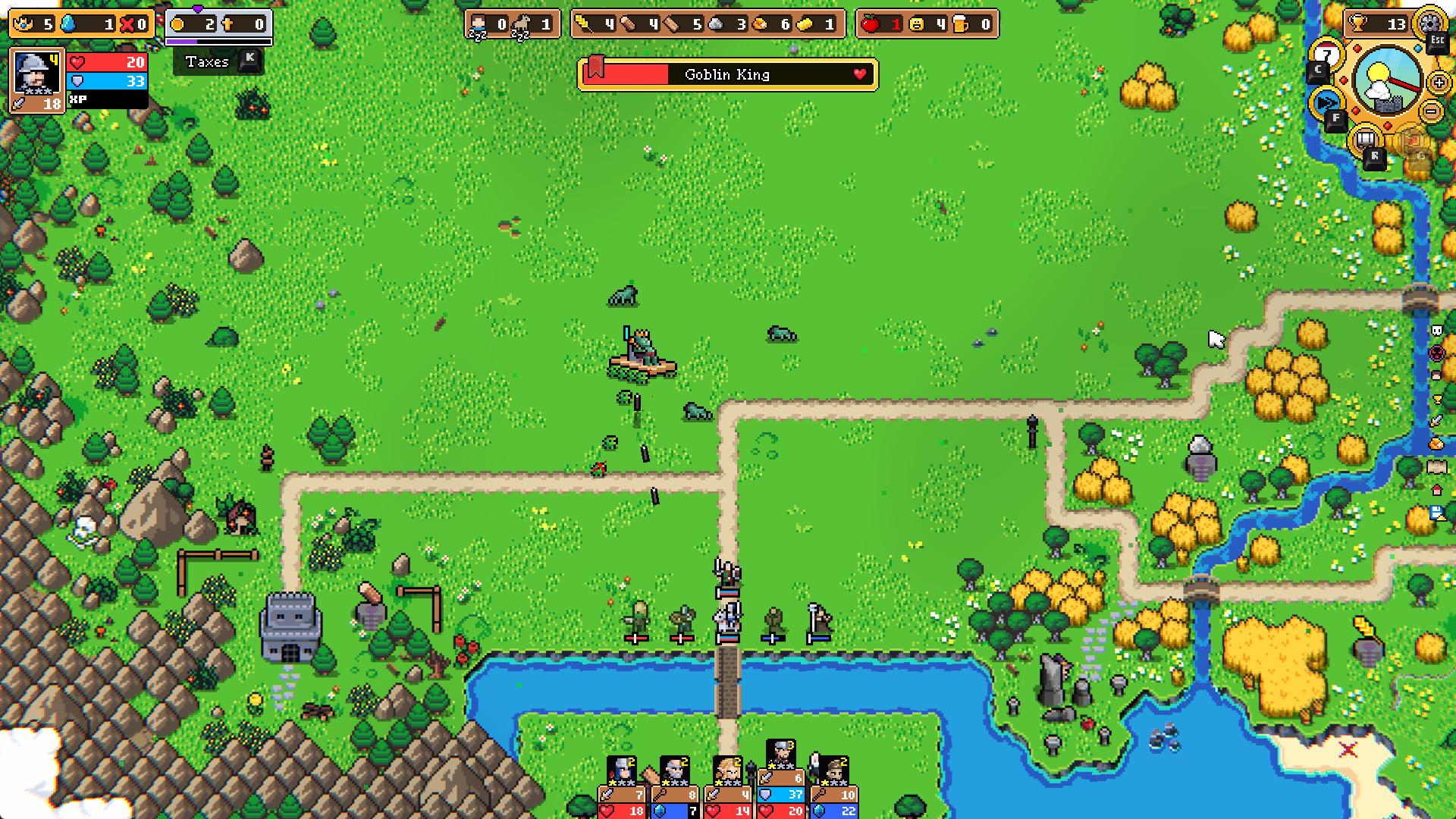Screen dimensions: 1456x819
Task: Click the house marker on the right edge
Action: [x=1436, y=490]
